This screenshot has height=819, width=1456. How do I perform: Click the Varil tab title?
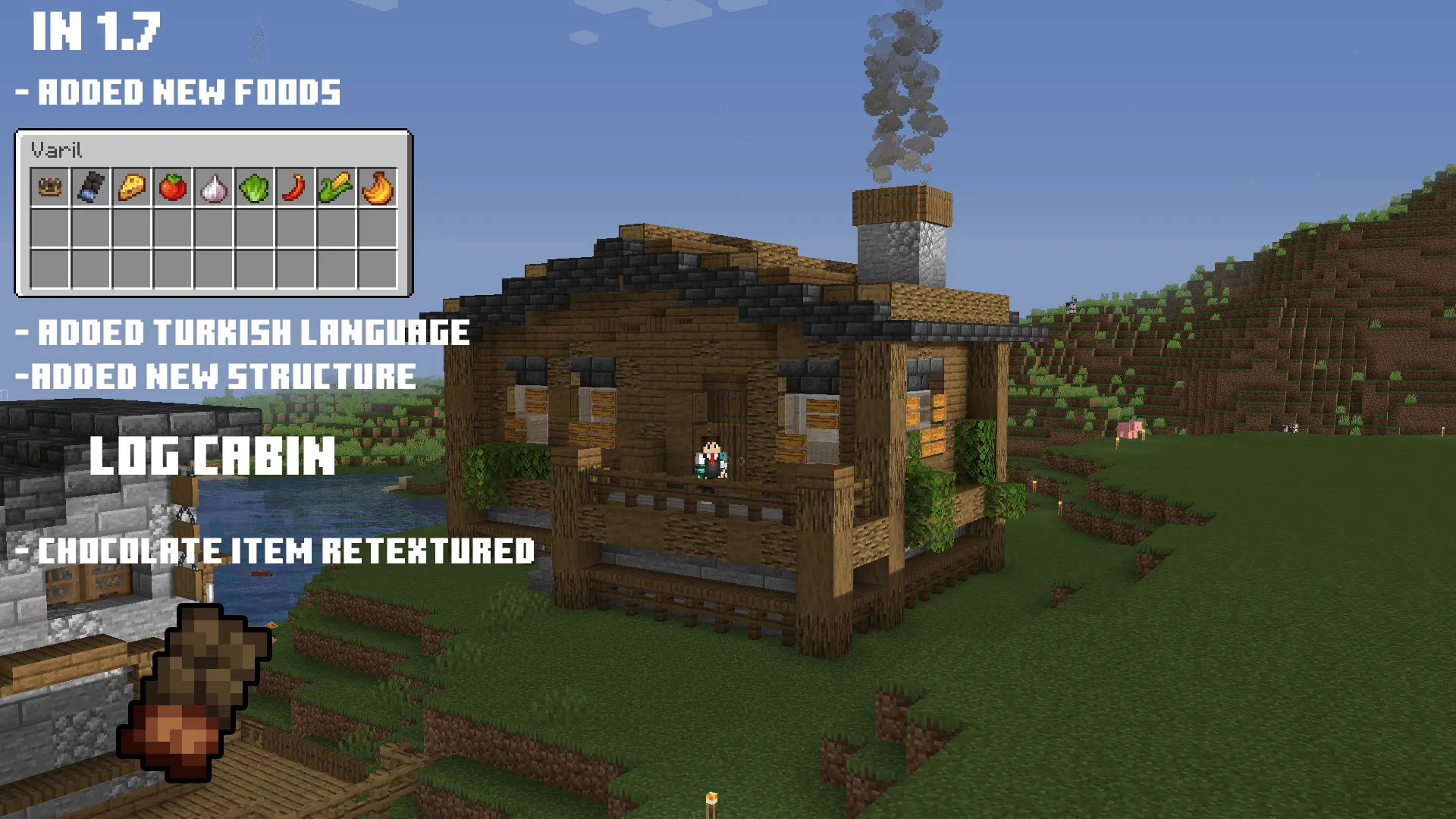pos(57,149)
